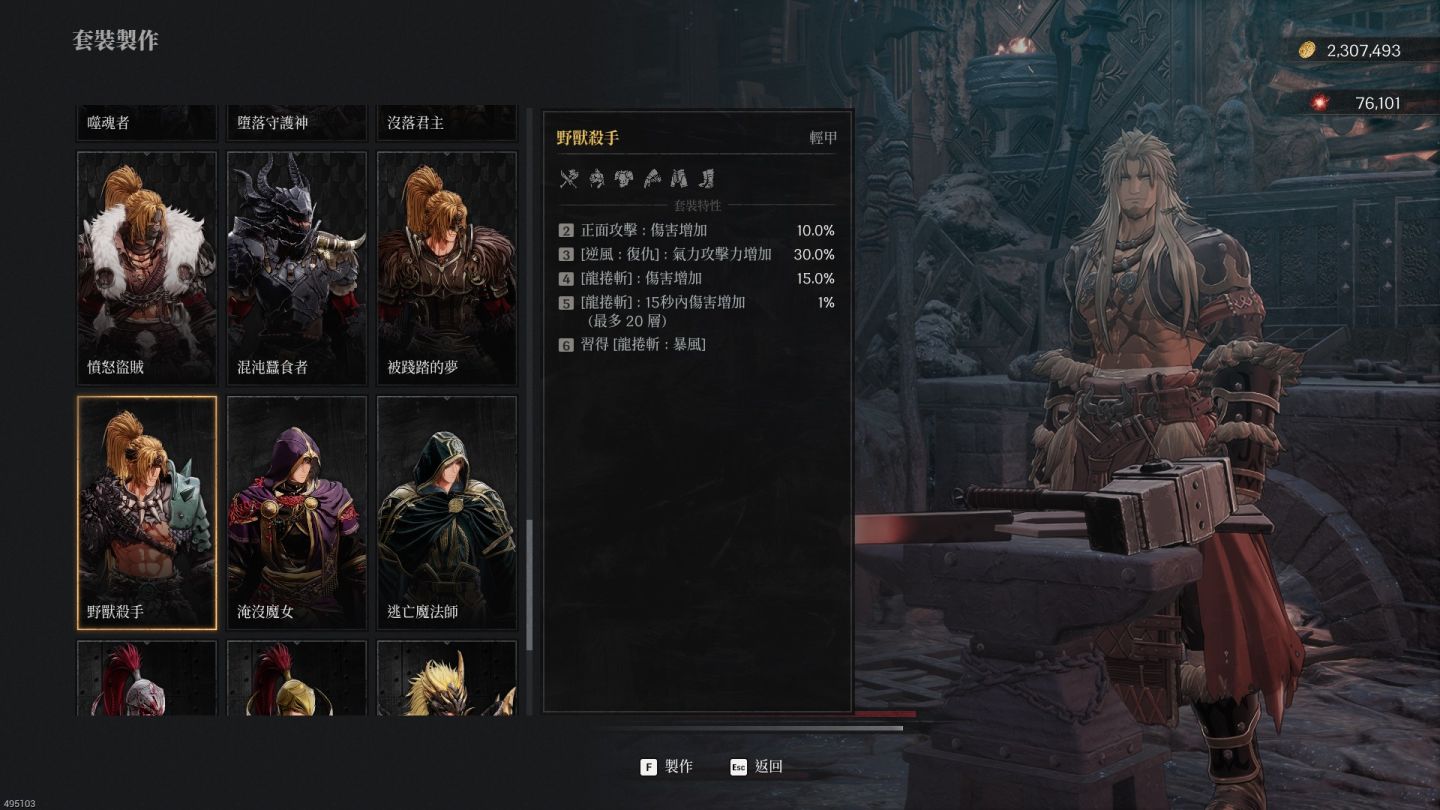Select the crossed weapons set piece icon
The width and height of the screenshot is (1440, 810).
coord(569,179)
